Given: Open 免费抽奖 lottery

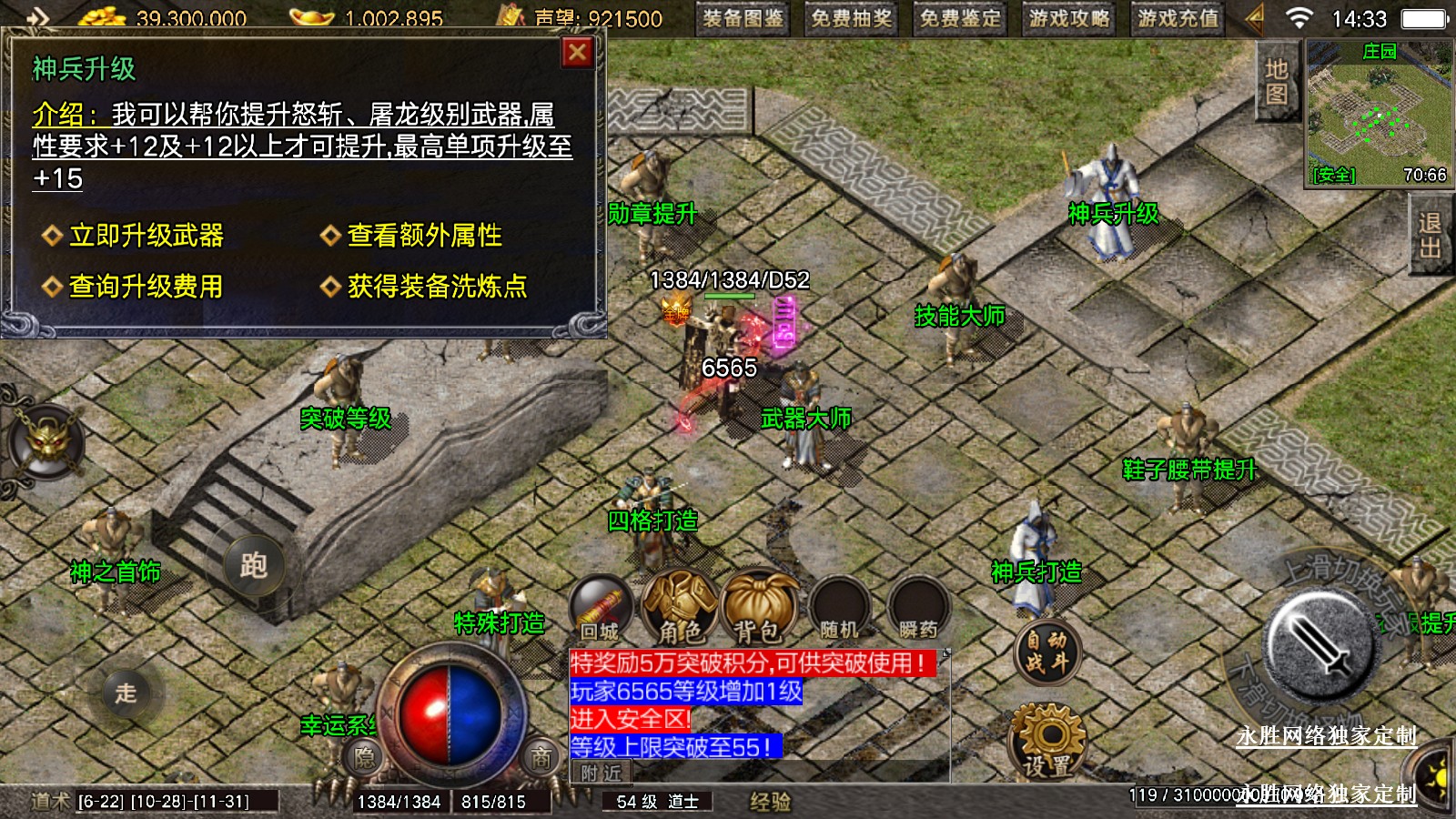Looking at the screenshot, I should 852,18.
